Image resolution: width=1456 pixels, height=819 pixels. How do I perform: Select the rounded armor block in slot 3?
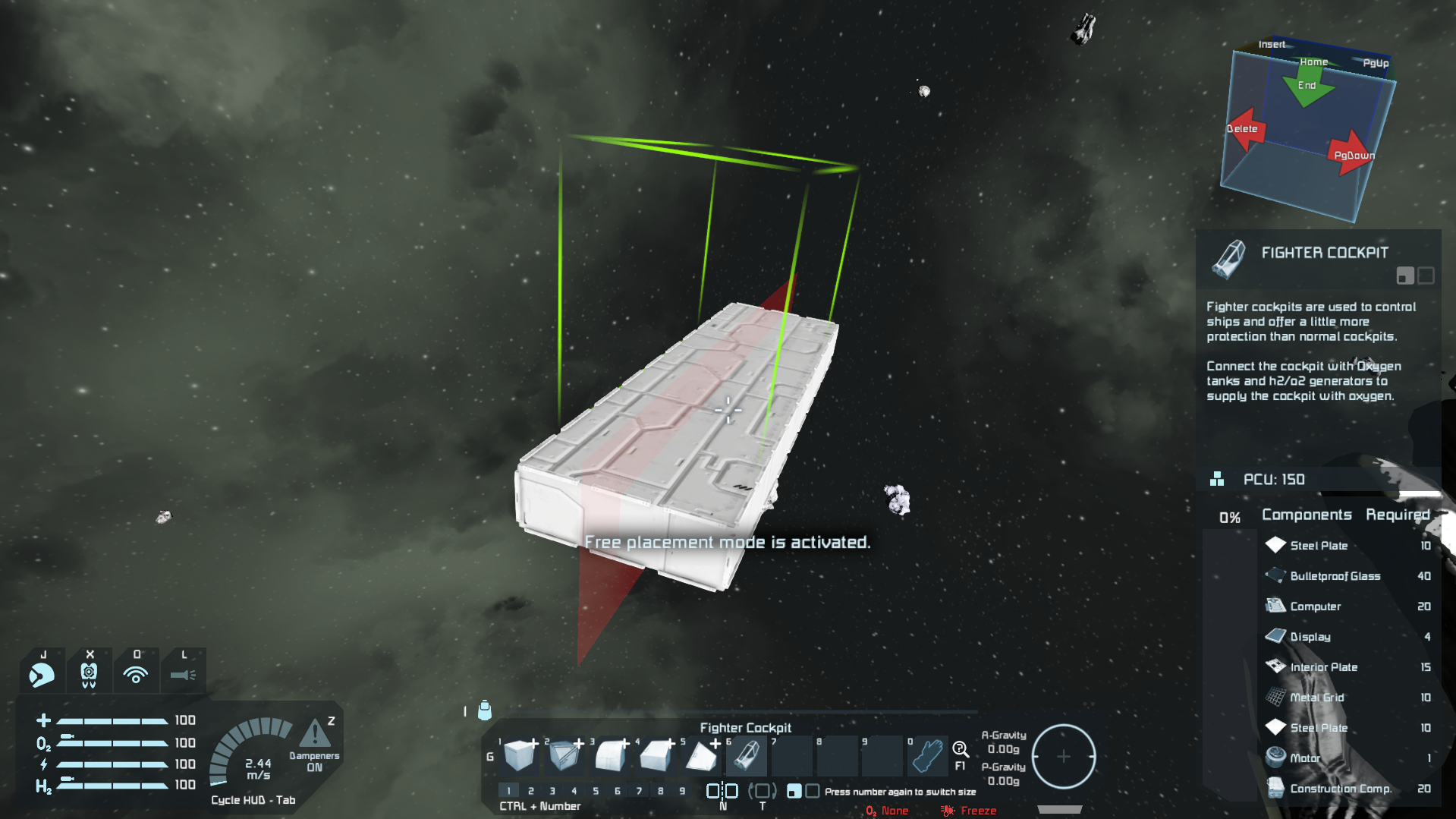pyautogui.click(x=610, y=756)
